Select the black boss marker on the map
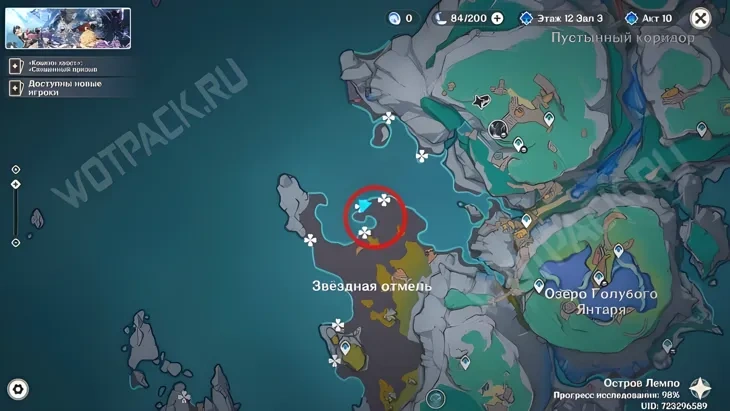 483,101
